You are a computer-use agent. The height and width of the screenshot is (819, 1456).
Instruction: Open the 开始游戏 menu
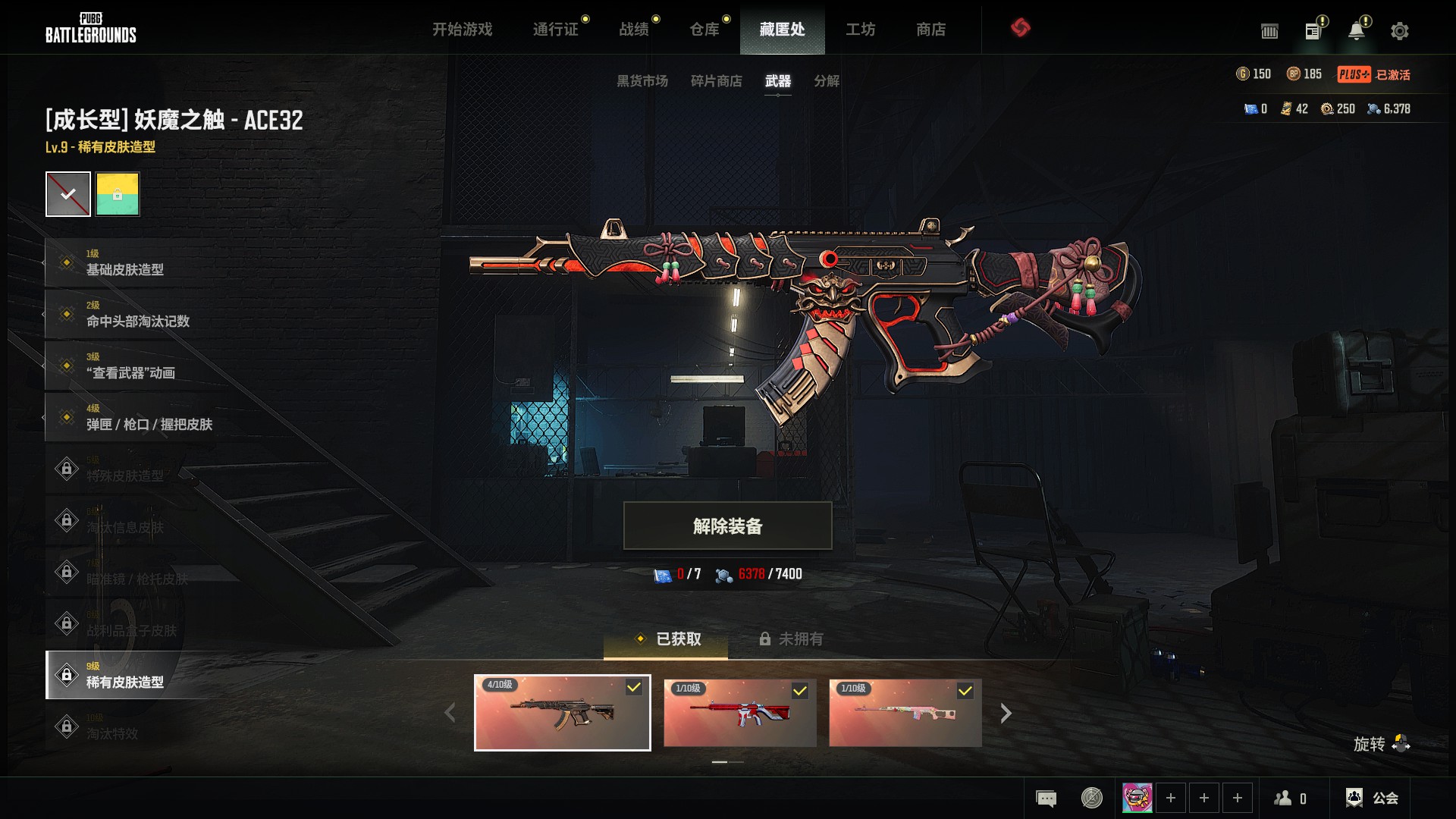462,30
